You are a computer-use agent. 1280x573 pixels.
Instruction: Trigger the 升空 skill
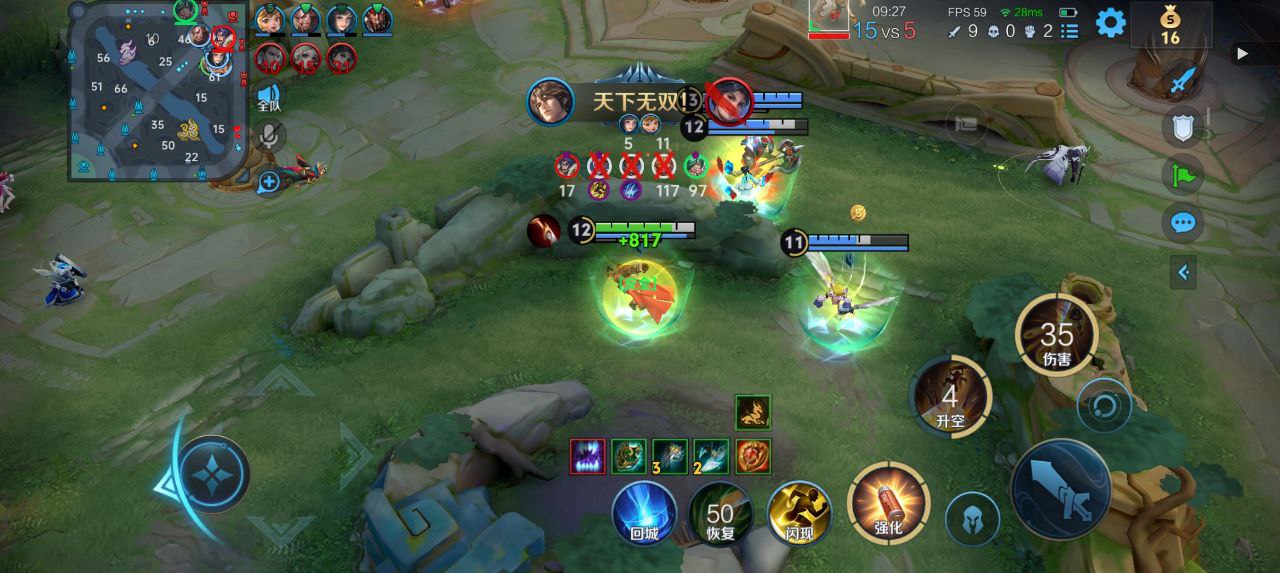[x=950, y=397]
